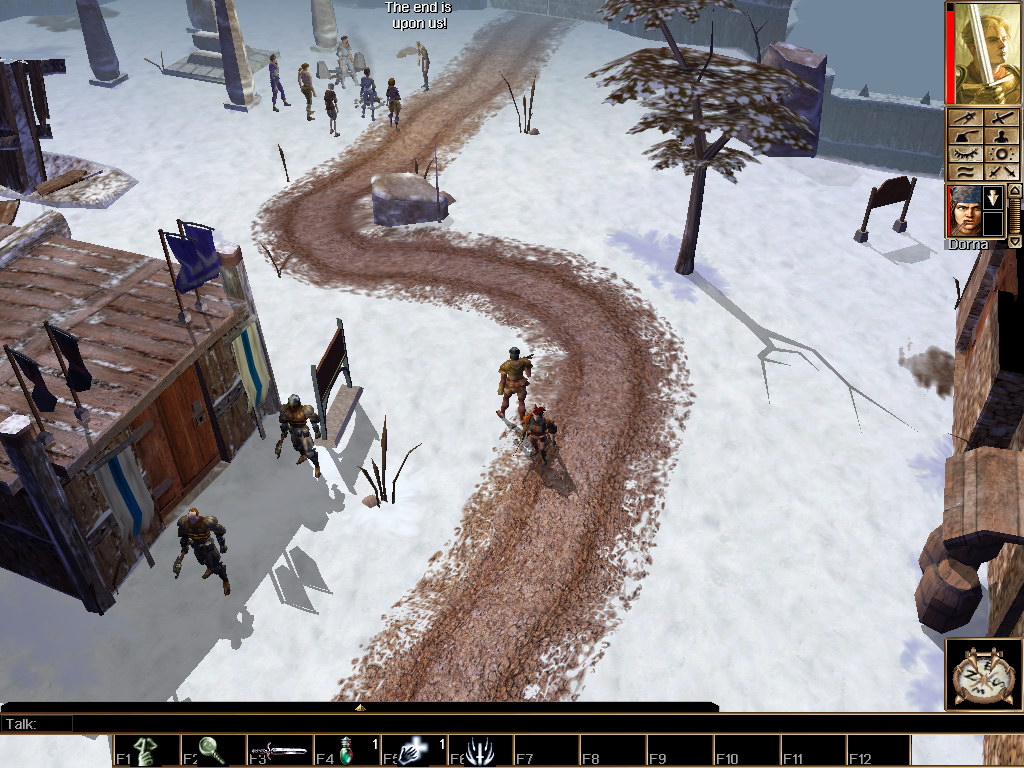Click the single sword menu button

1002,119
